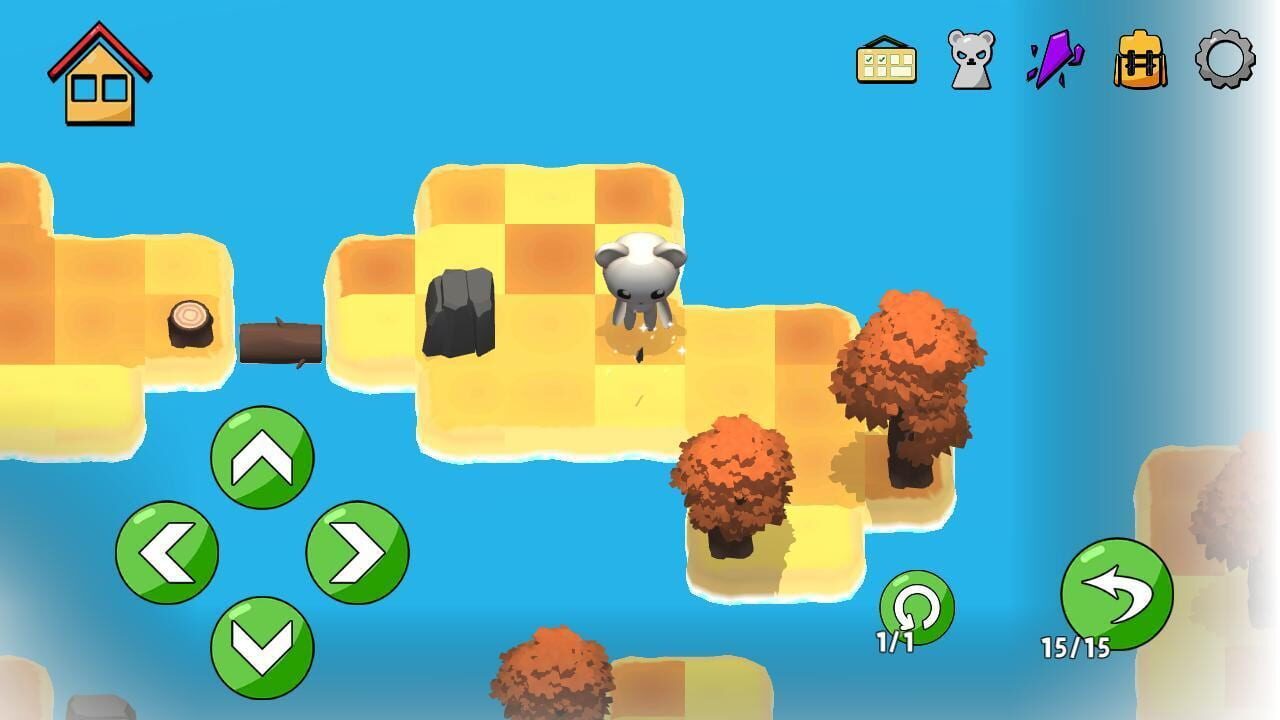Tap the rightmost orange tree pair
This screenshot has width=1280, height=720.
910,370
